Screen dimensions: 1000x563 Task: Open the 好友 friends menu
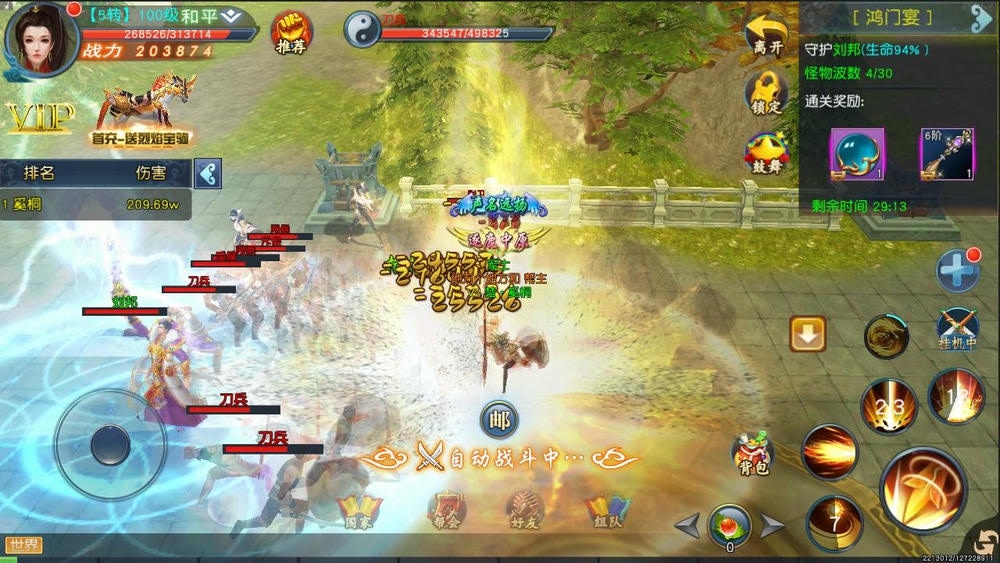pos(524,510)
